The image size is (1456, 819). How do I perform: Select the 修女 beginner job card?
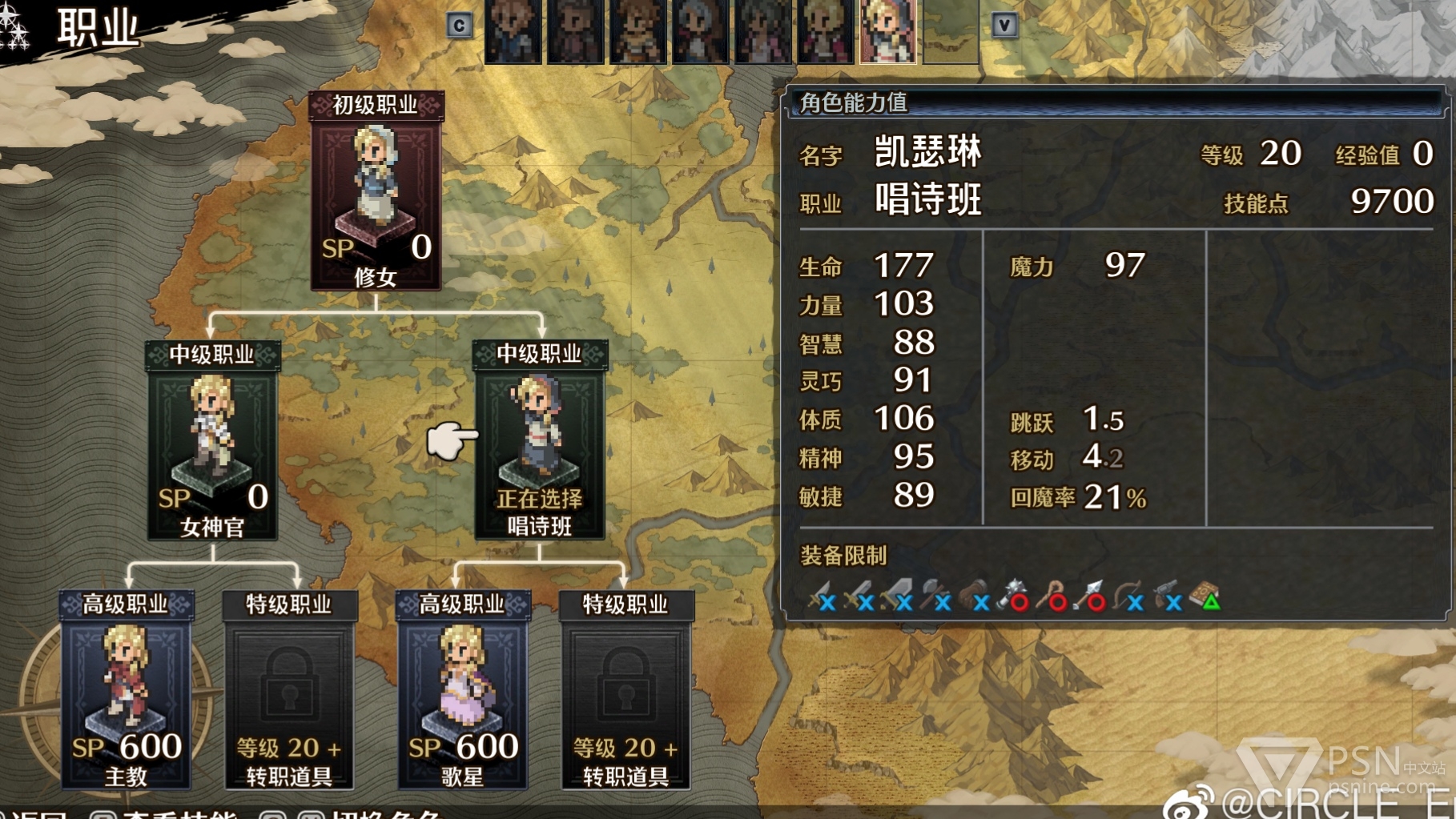[x=376, y=192]
